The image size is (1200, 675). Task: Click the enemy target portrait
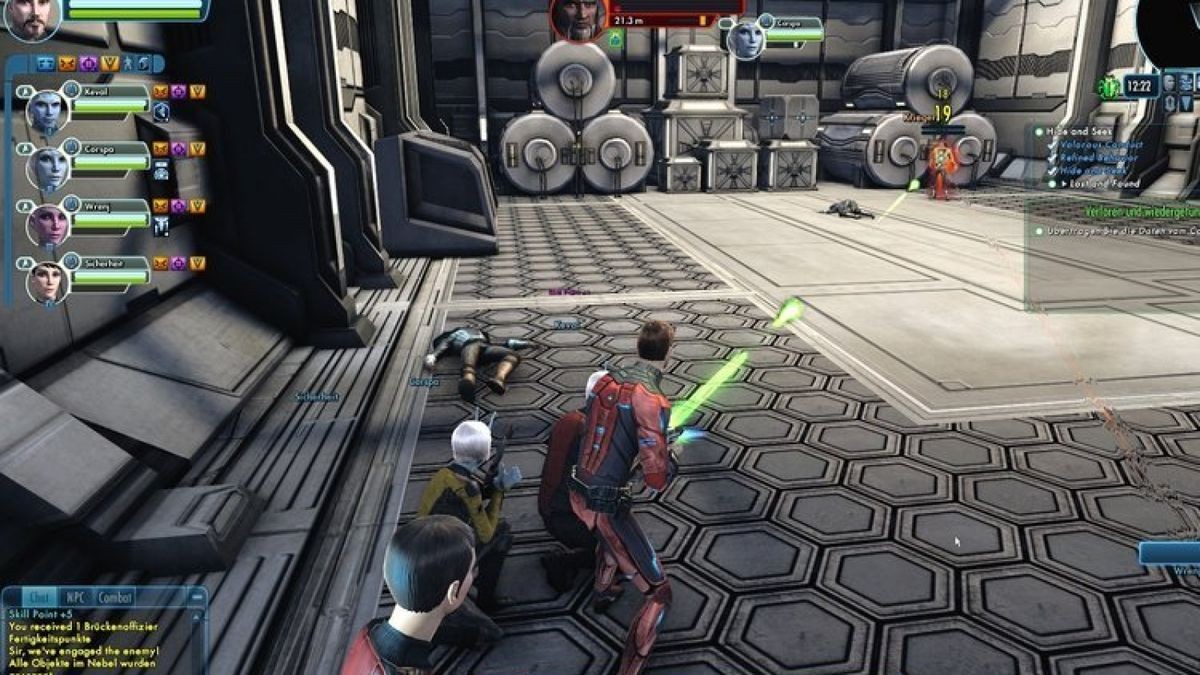578,19
